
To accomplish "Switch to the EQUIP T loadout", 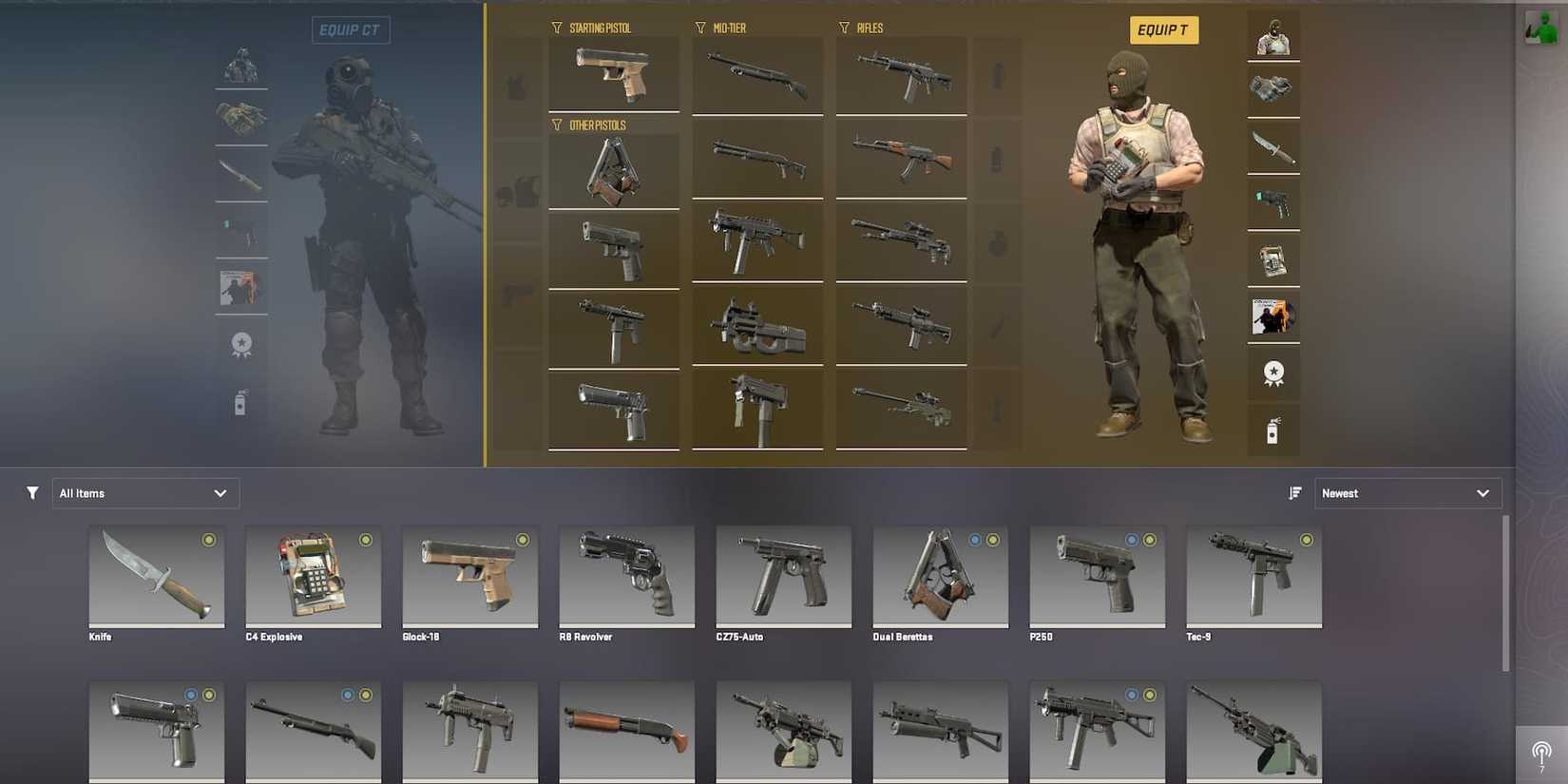I will click(1164, 29).
